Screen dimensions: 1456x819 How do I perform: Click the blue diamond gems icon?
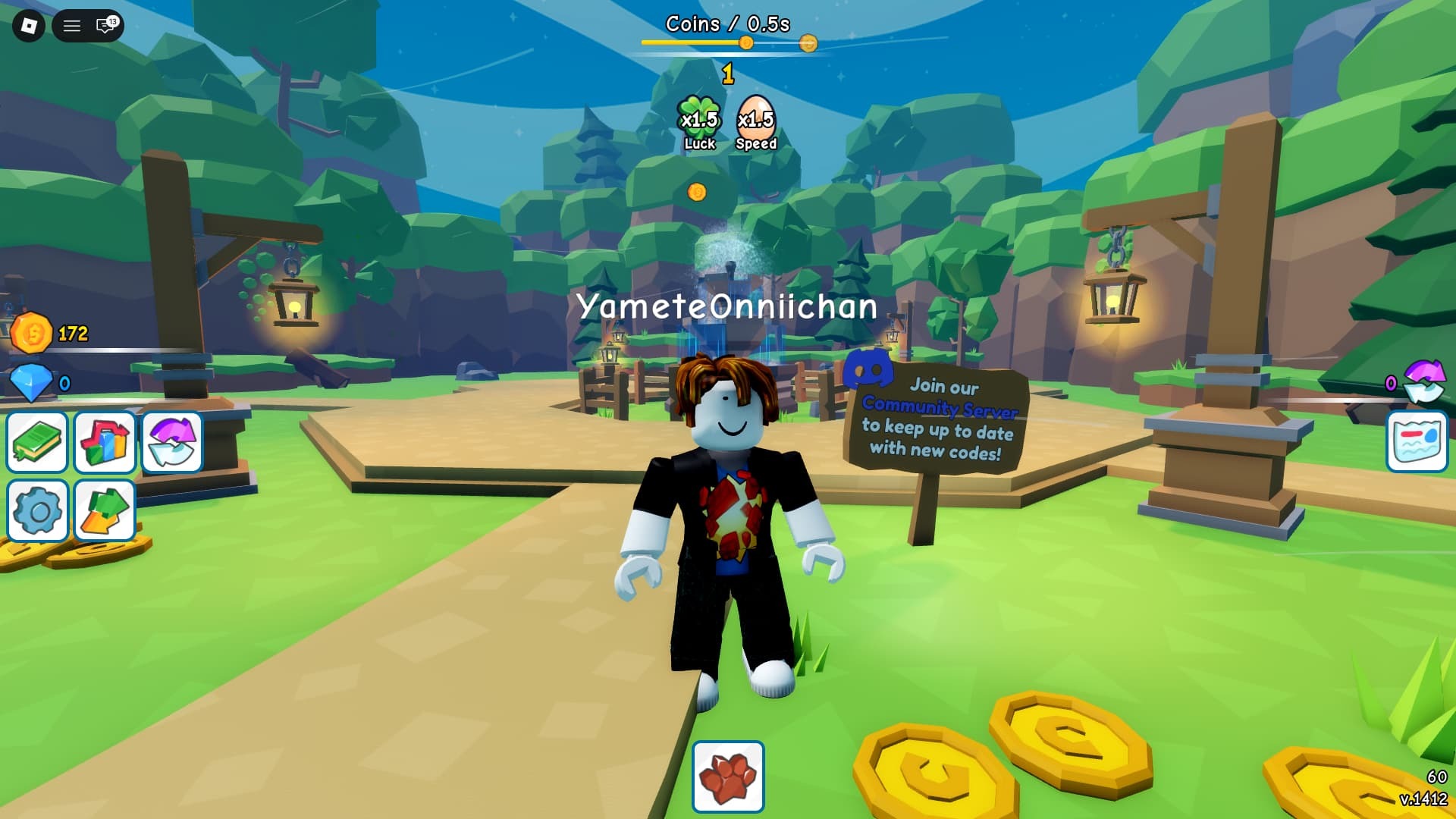coord(31,382)
